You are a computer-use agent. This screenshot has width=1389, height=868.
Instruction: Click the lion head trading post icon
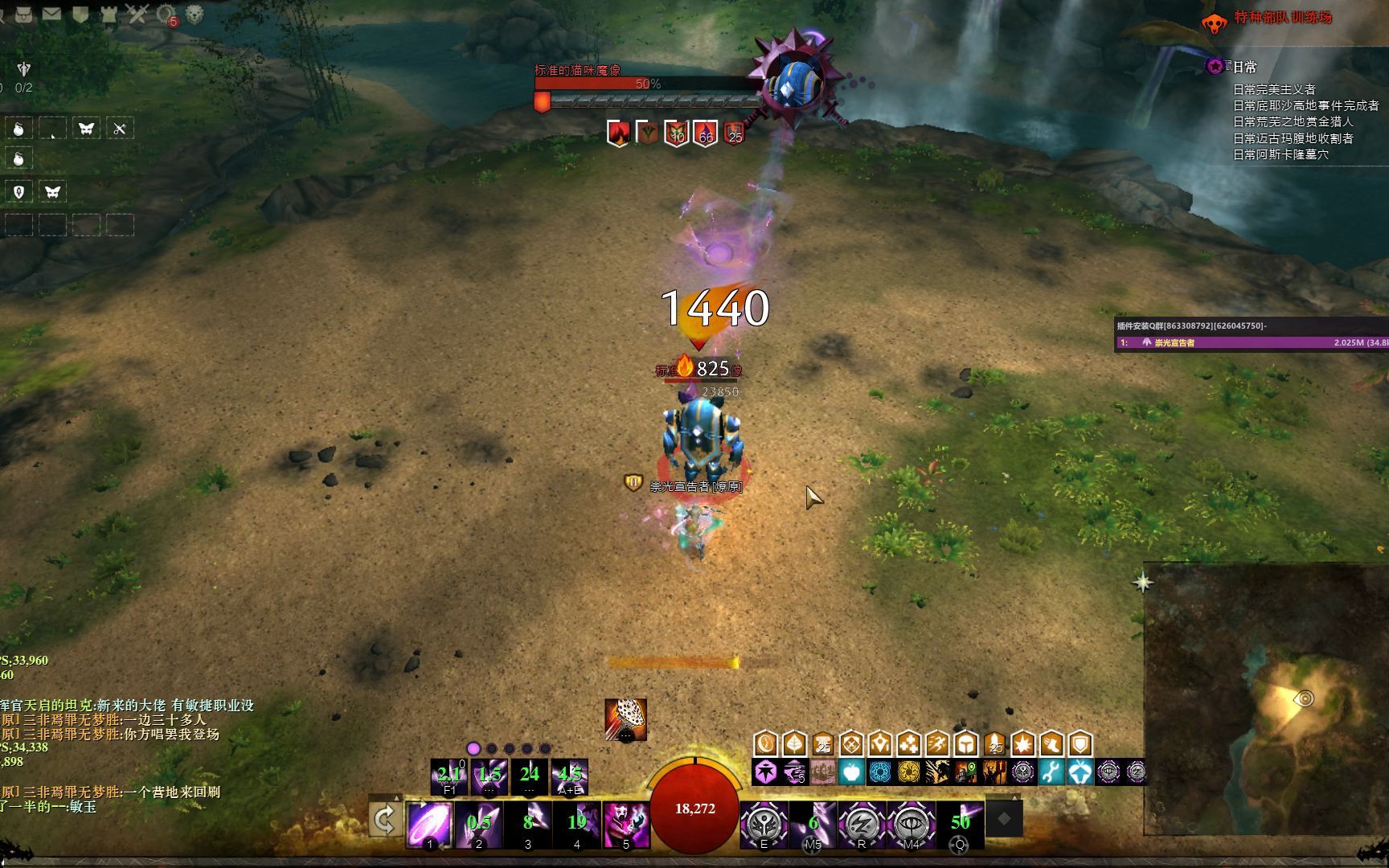click(x=195, y=14)
